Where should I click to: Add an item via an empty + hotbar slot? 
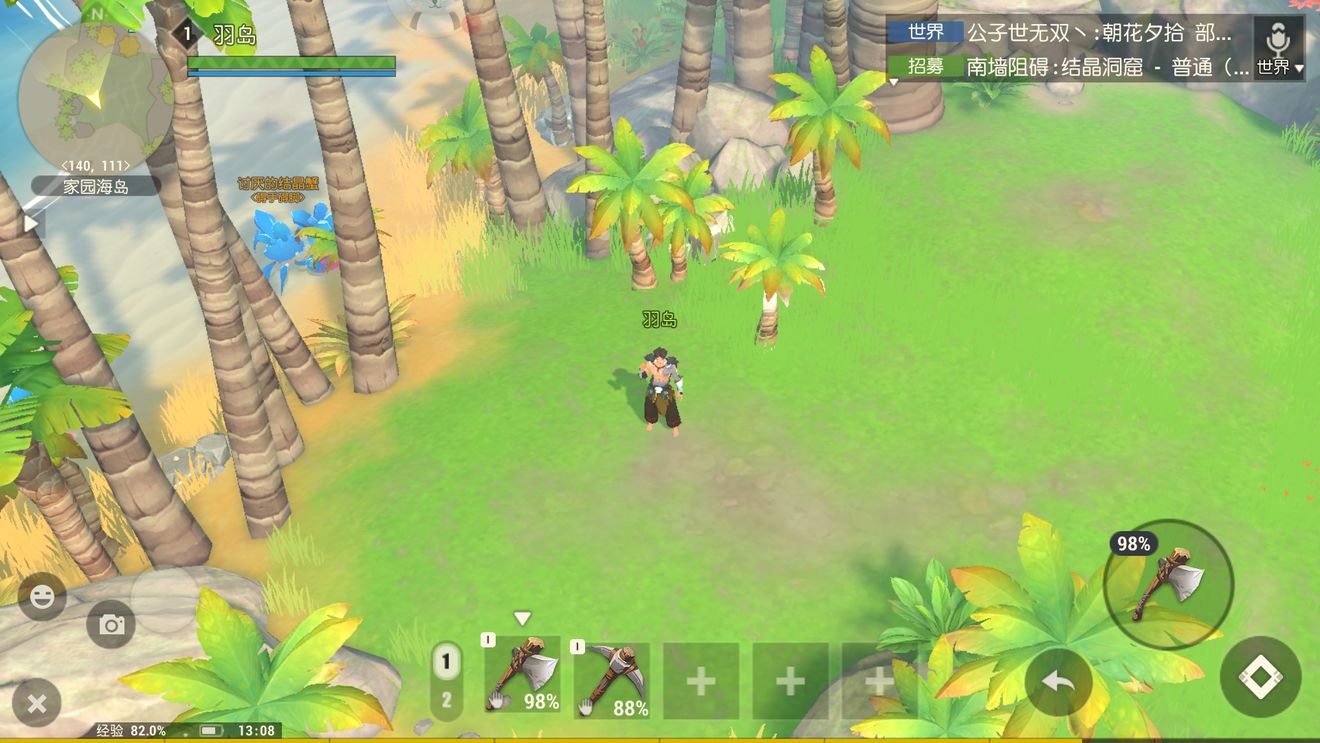click(700, 680)
